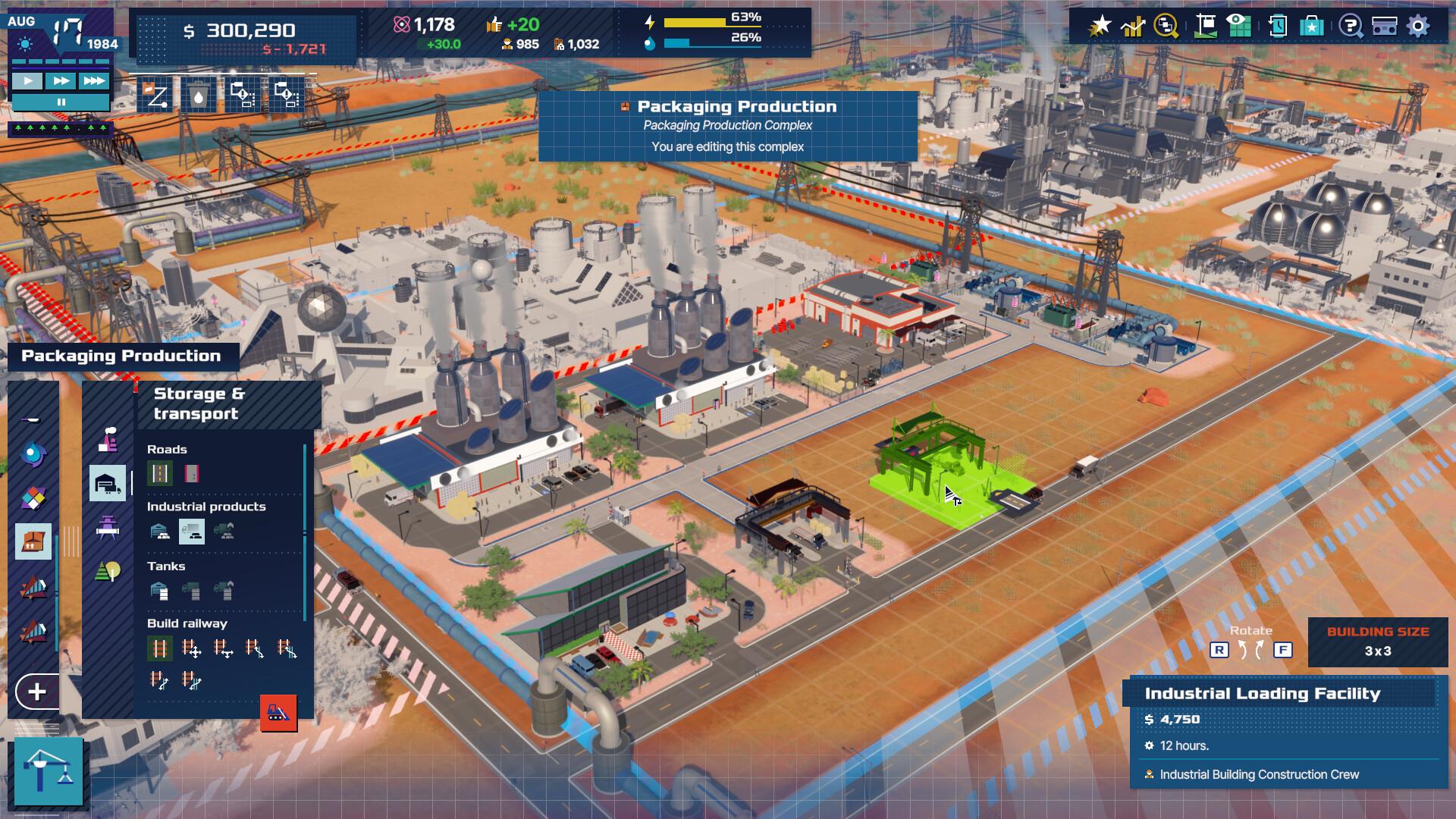Enable the fastest game speed
Screen dimensions: 1456x819
(x=93, y=81)
